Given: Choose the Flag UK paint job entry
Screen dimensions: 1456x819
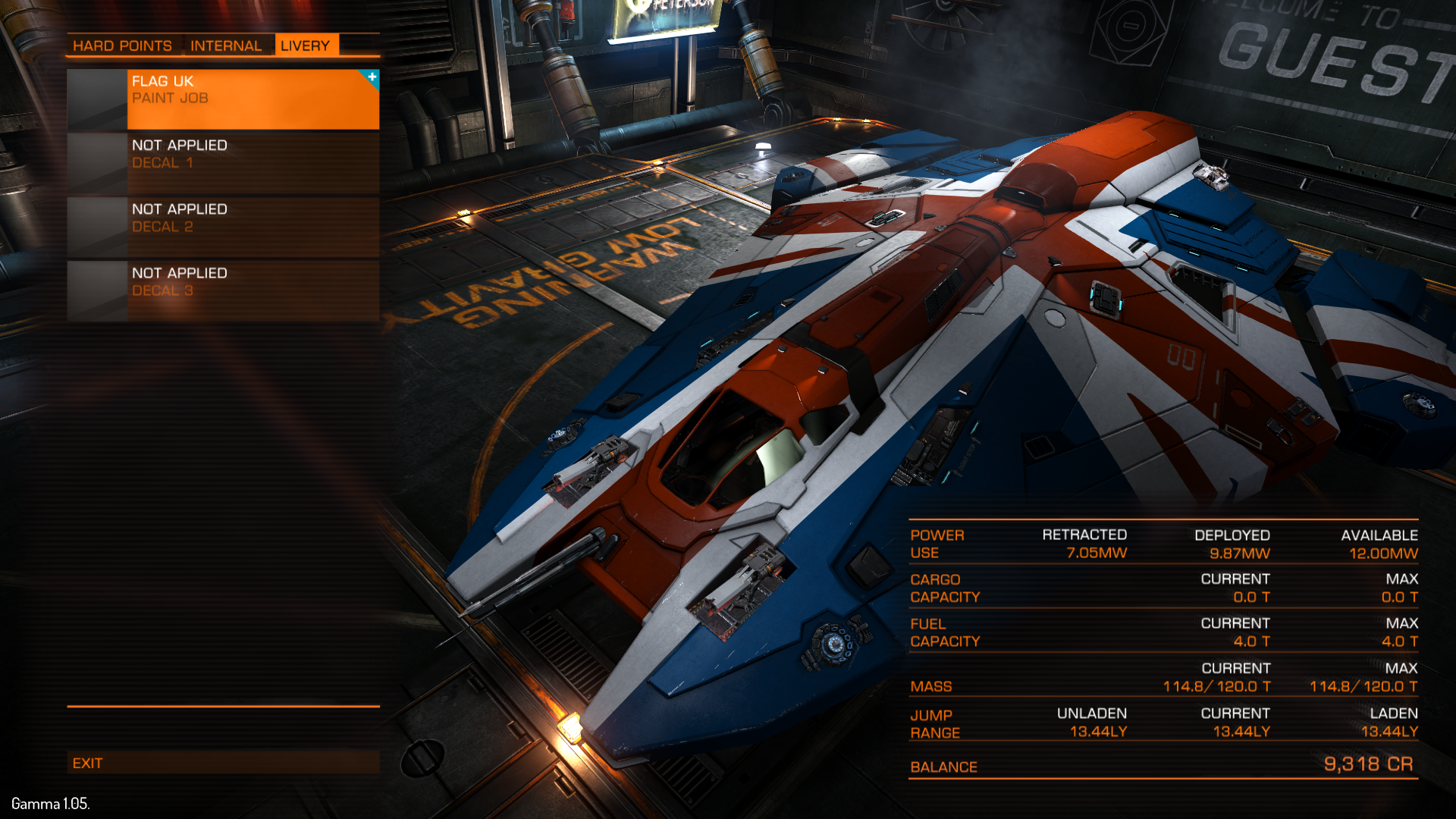Looking at the screenshot, I should tap(223, 99).
